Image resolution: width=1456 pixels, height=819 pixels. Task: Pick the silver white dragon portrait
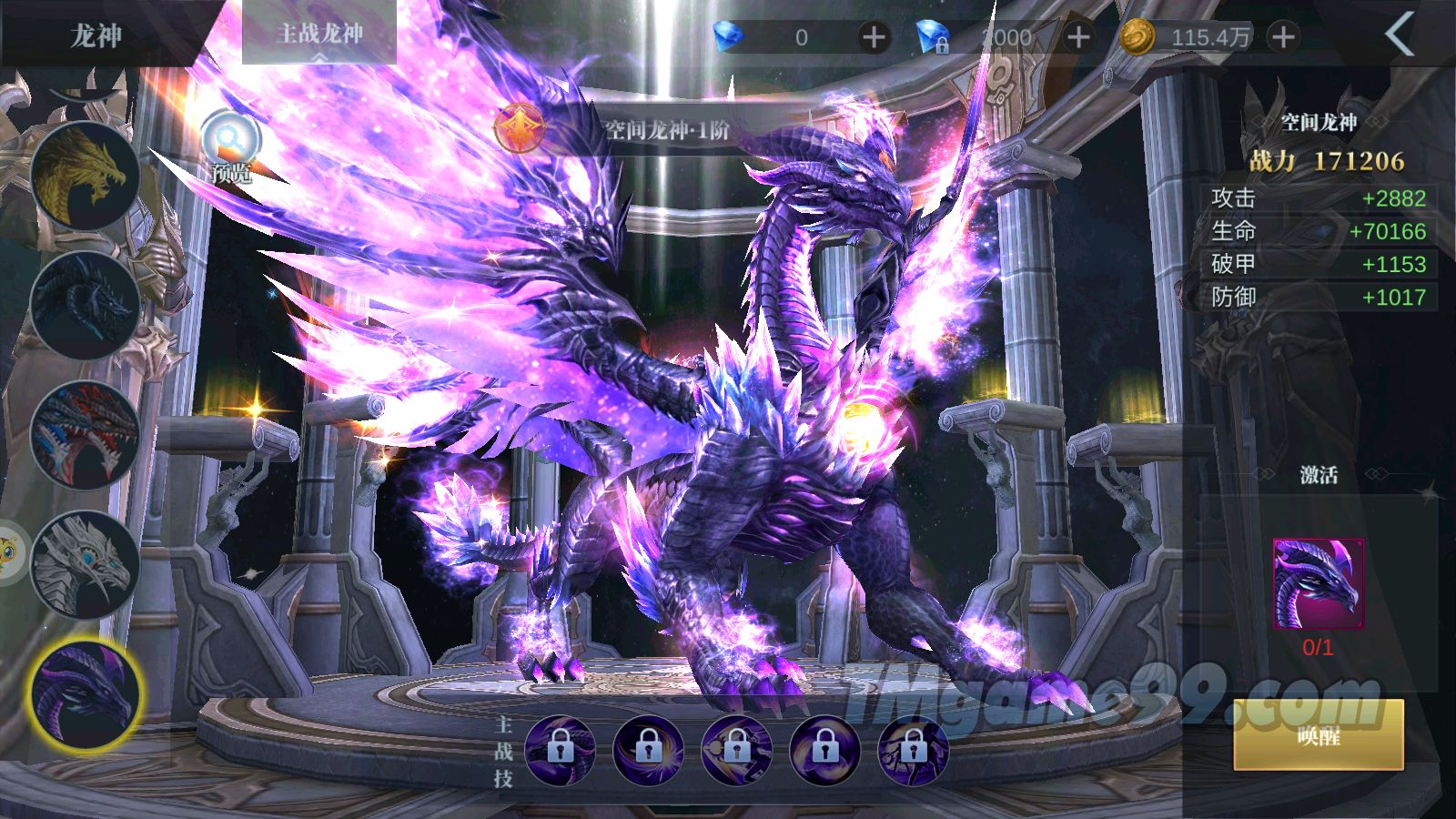(x=85, y=564)
